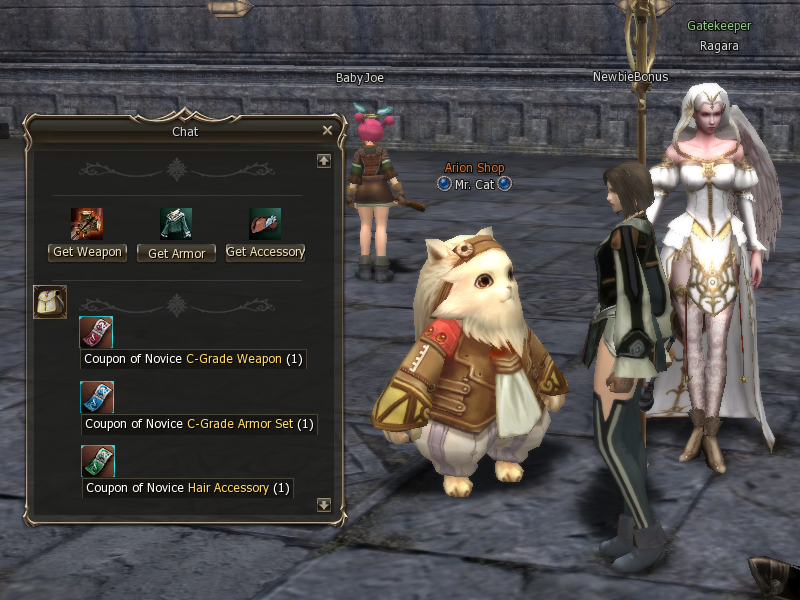The width and height of the screenshot is (800, 600).
Task: Click the weapon icon above Get Weapon
Action: pyautogui.click(x=87, y=224)
